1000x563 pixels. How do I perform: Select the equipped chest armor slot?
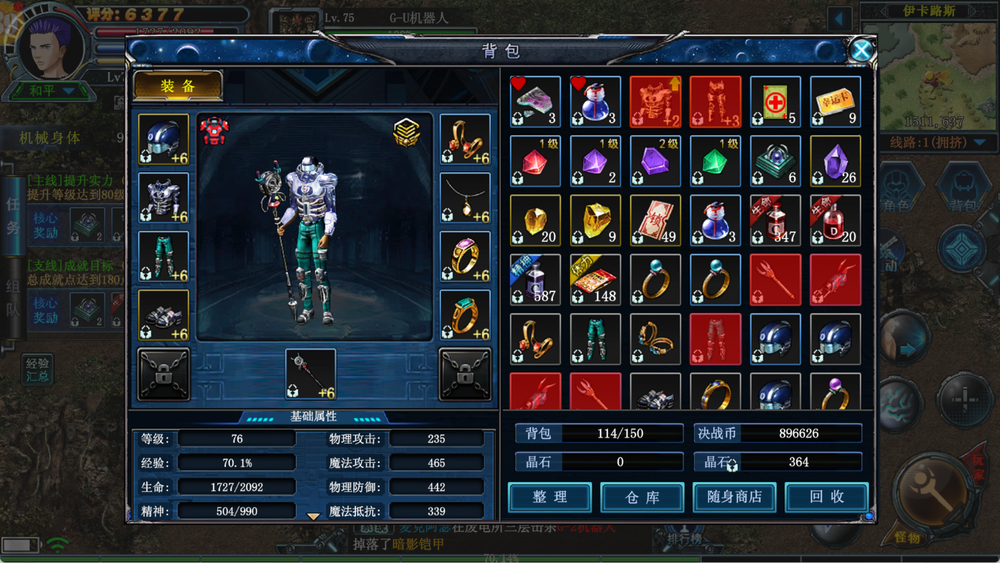pyautogui.click(x=163, y=198)
